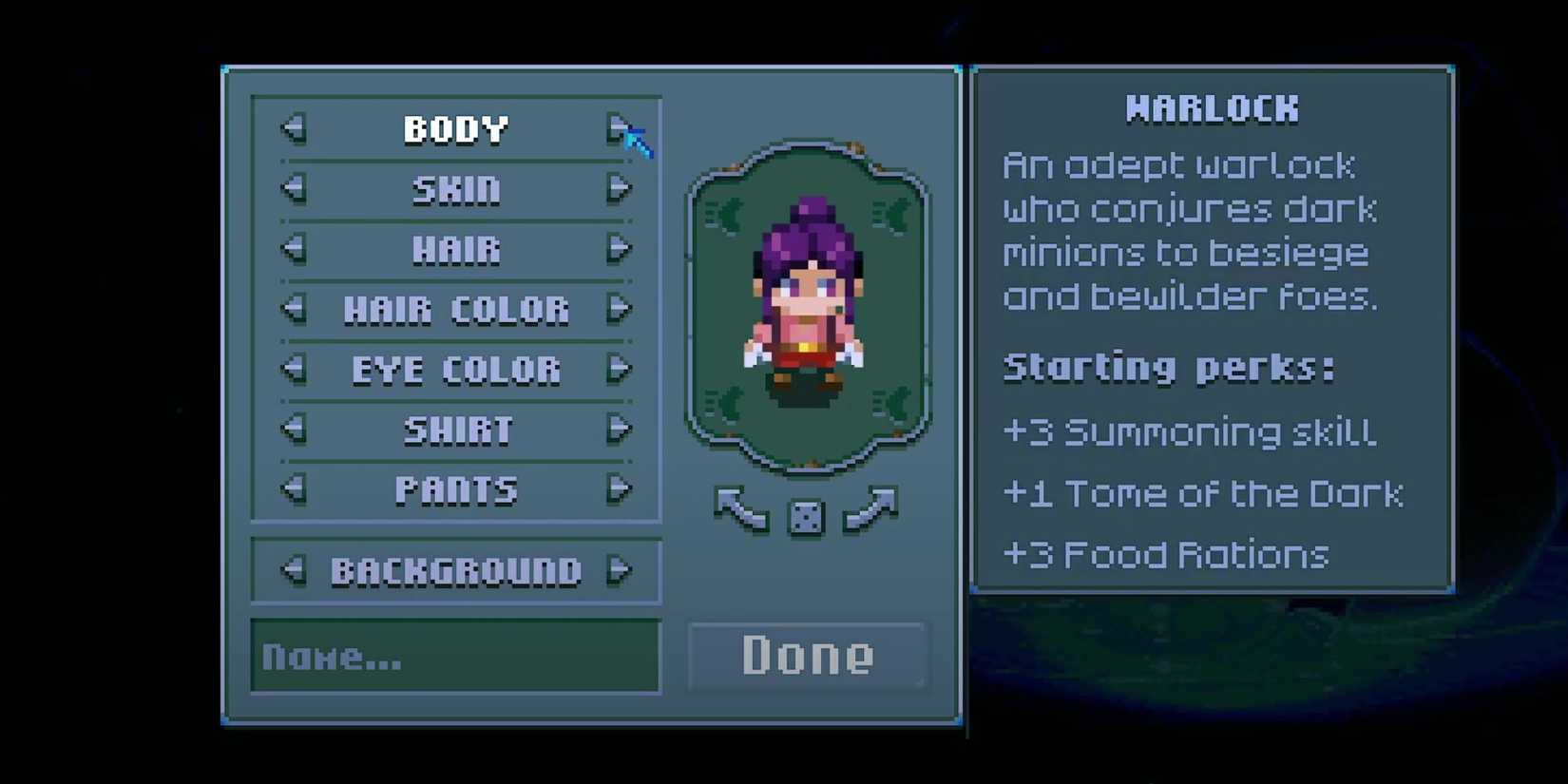
Task: Click the Done button
Action: [807, 653]
